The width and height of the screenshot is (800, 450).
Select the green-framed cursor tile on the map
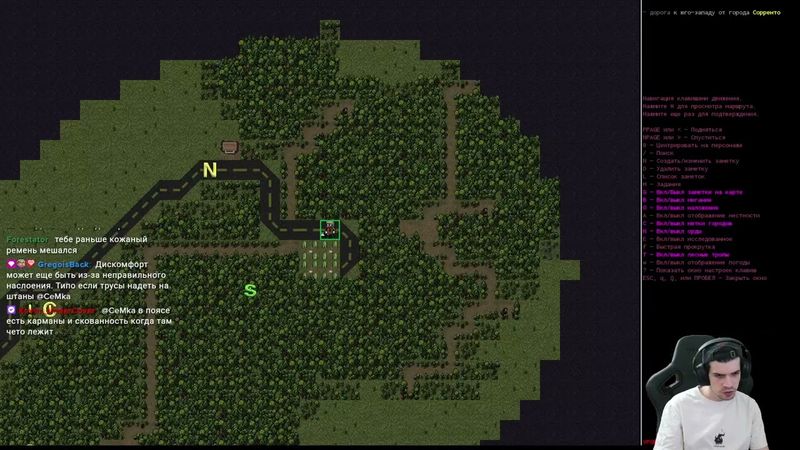(x=329, y=229)
